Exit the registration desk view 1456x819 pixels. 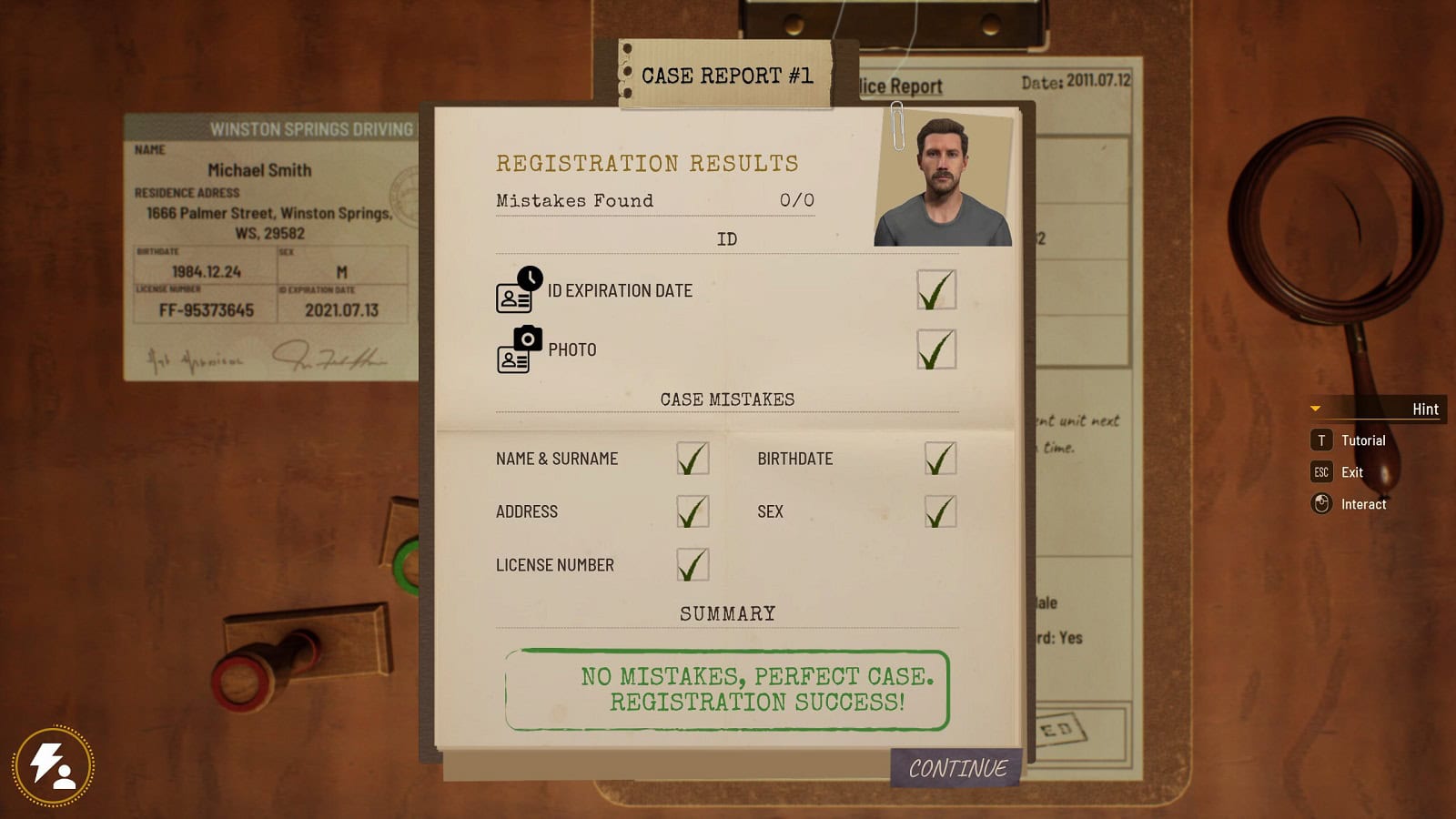pyautogui.click(x=1340, y=472)
